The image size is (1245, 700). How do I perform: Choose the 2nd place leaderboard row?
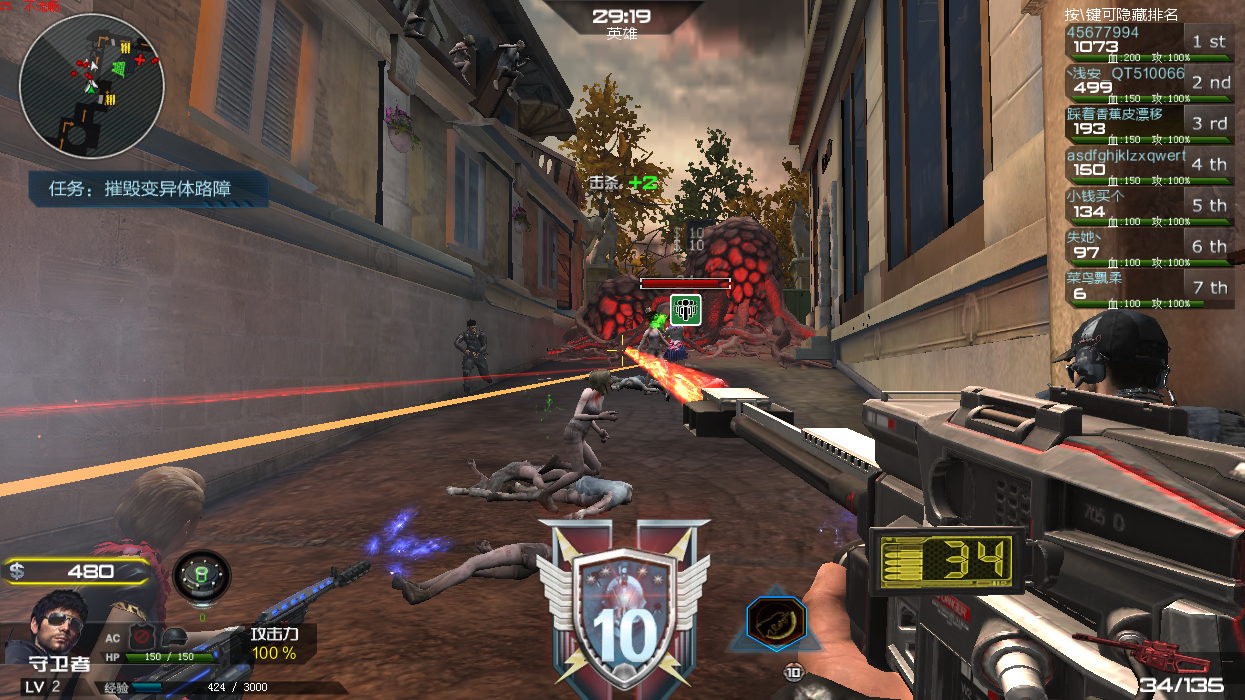(1148, 84)
